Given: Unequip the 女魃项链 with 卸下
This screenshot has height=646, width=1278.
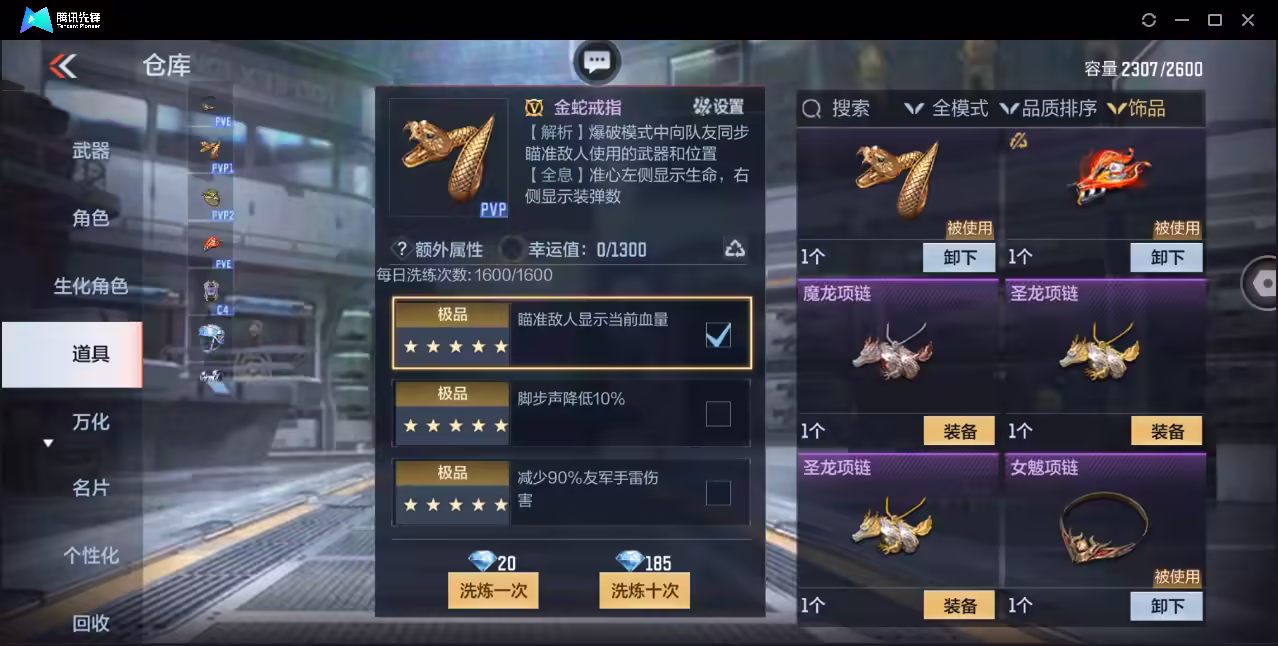Looking at the screenshot, I should [1166, 605].
